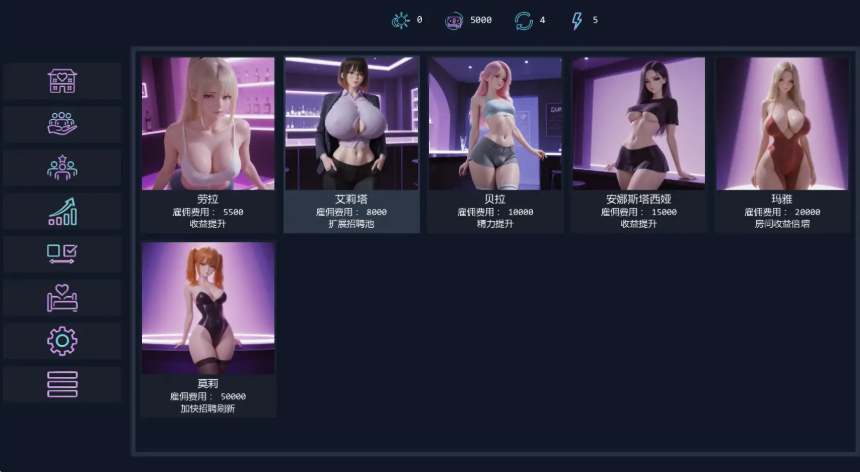
Task: Select the 劳拉 hire card
Action: 208,144
